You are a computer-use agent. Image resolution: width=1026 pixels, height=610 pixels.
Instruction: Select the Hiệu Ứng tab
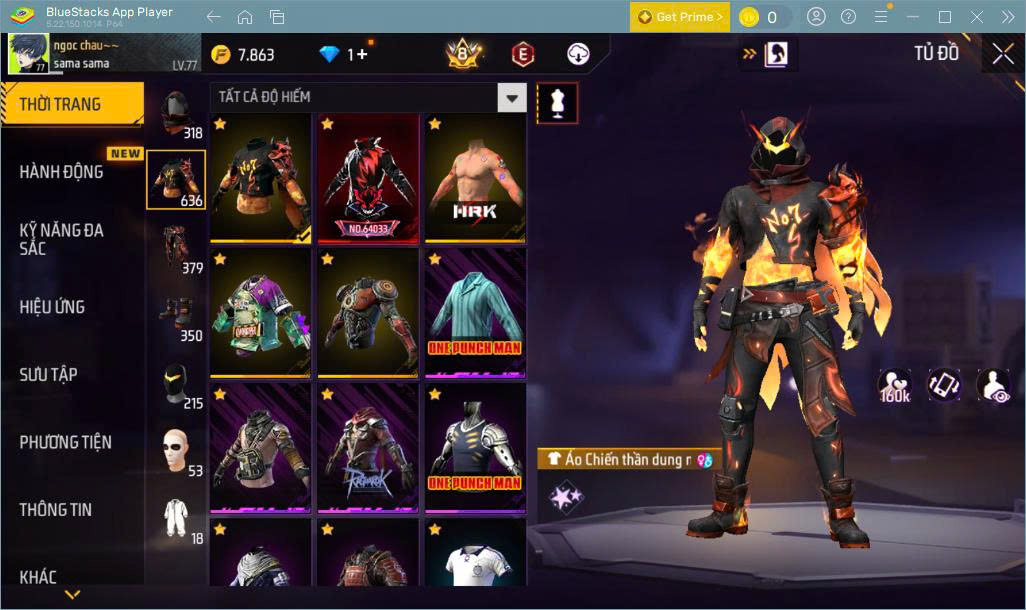pos(52,307)
